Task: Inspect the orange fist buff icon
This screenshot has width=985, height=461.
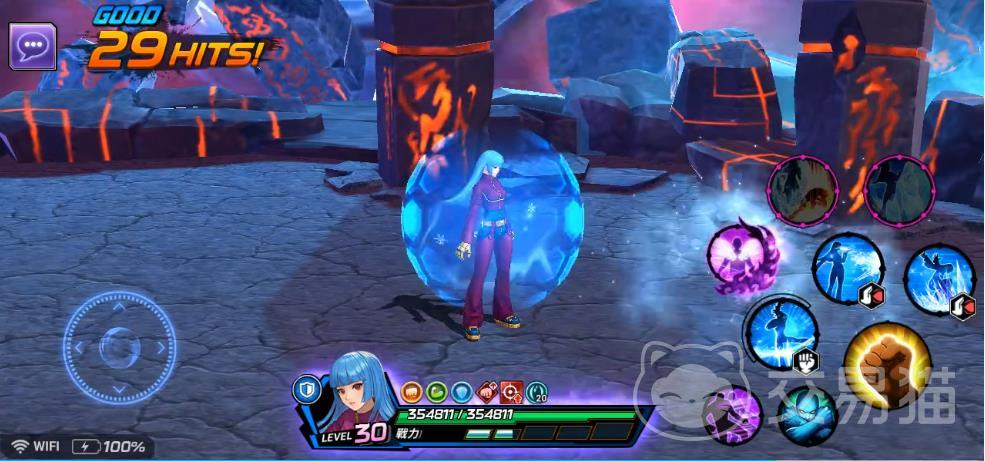Action: (411, 392)
